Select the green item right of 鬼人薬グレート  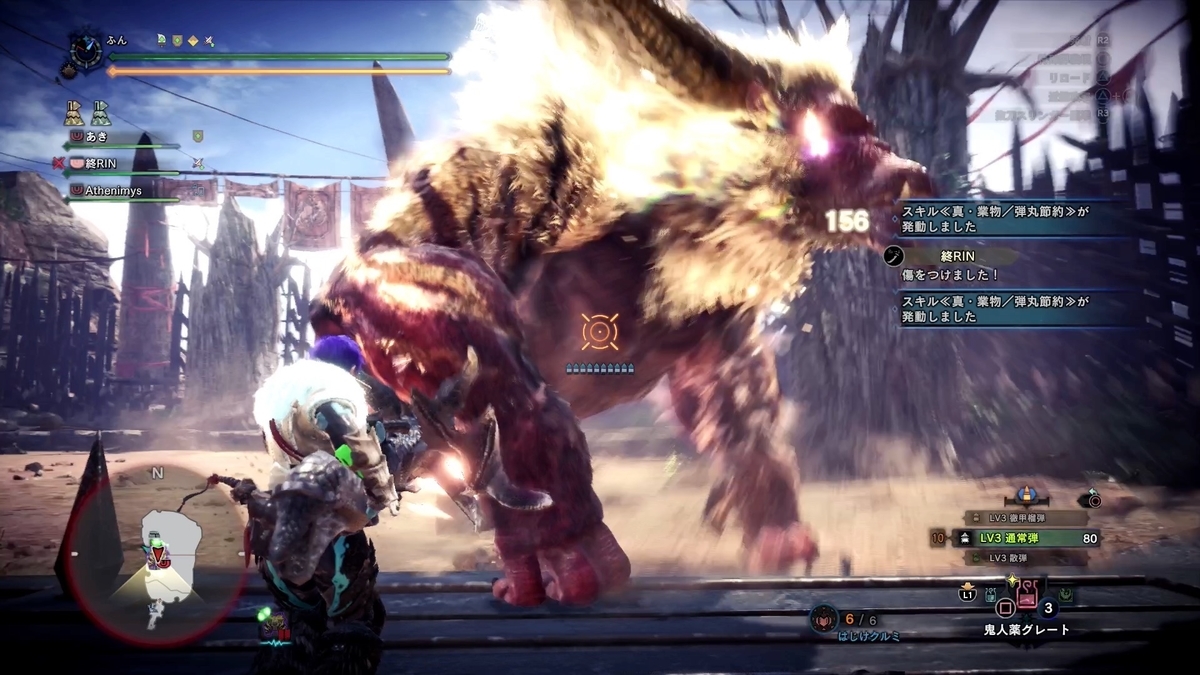1068,595
